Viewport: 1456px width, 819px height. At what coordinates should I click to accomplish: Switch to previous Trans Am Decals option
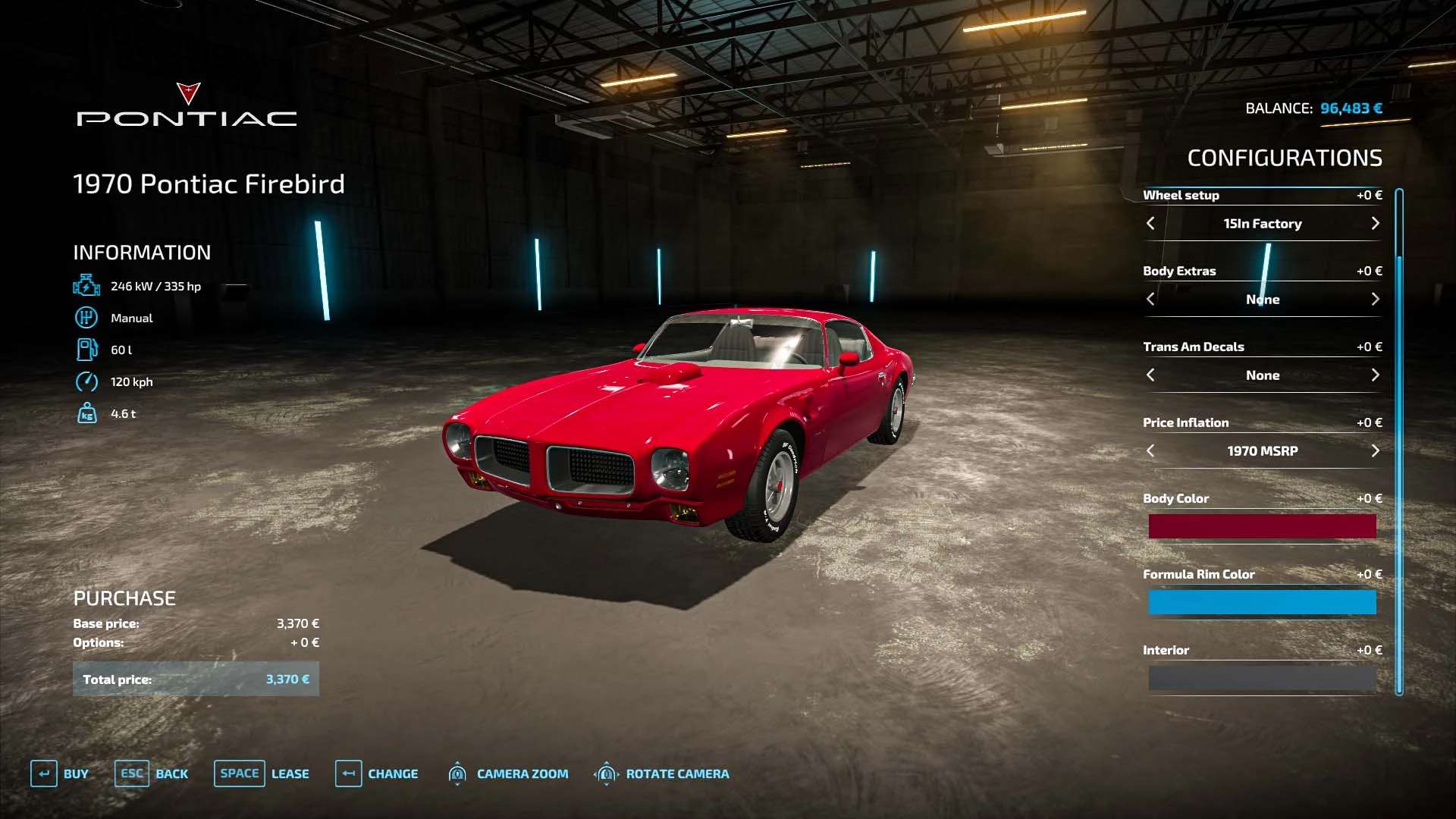[1150, 375]
